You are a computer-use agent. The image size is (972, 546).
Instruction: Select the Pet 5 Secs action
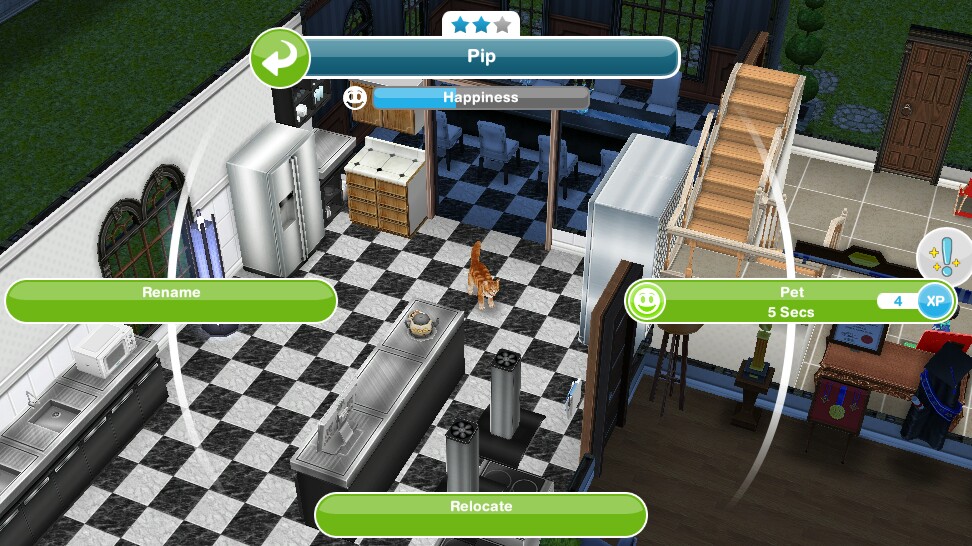(790, 301)
